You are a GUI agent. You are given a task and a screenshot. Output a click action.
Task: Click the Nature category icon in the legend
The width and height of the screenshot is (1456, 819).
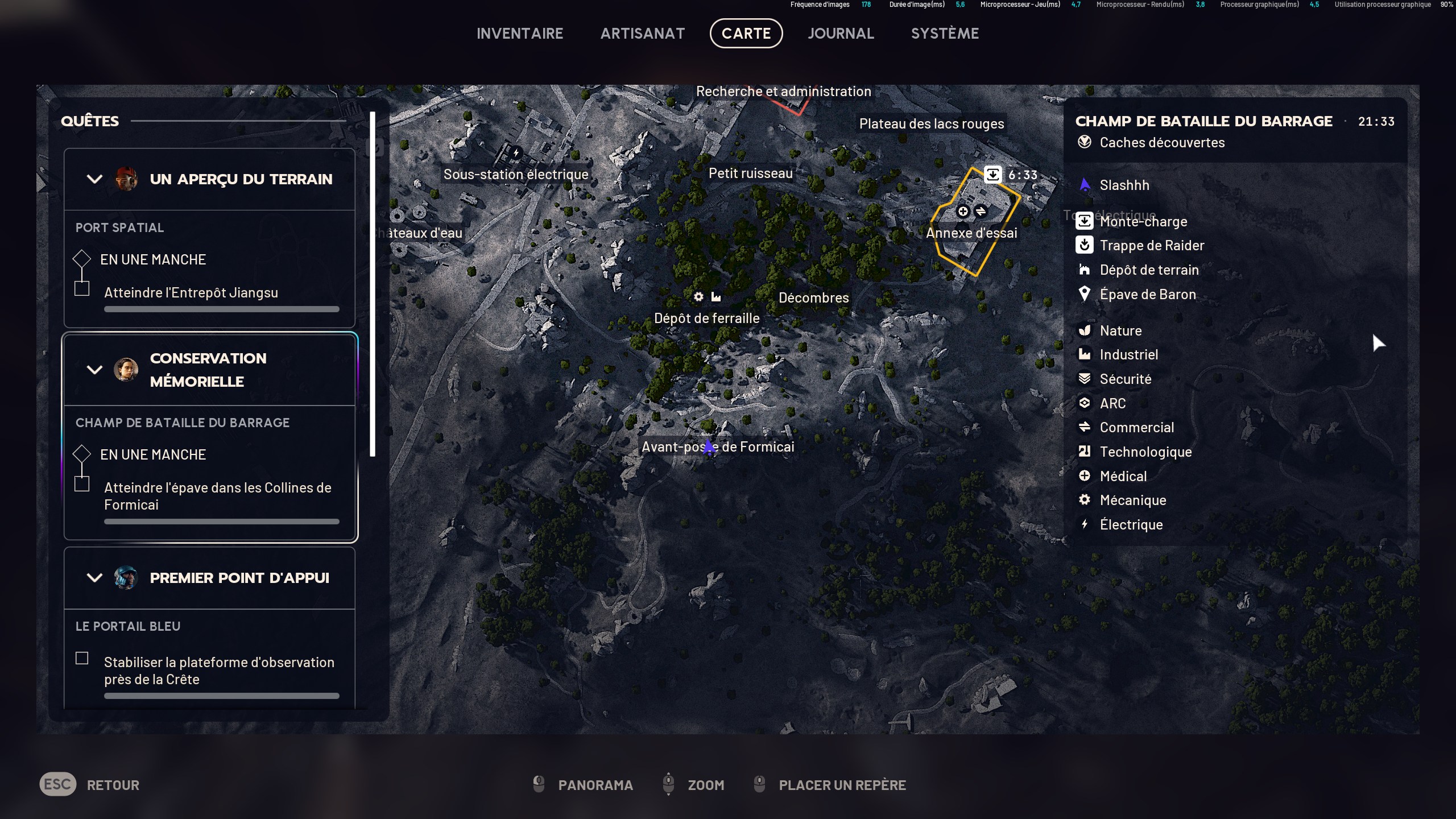(1085, 330)
